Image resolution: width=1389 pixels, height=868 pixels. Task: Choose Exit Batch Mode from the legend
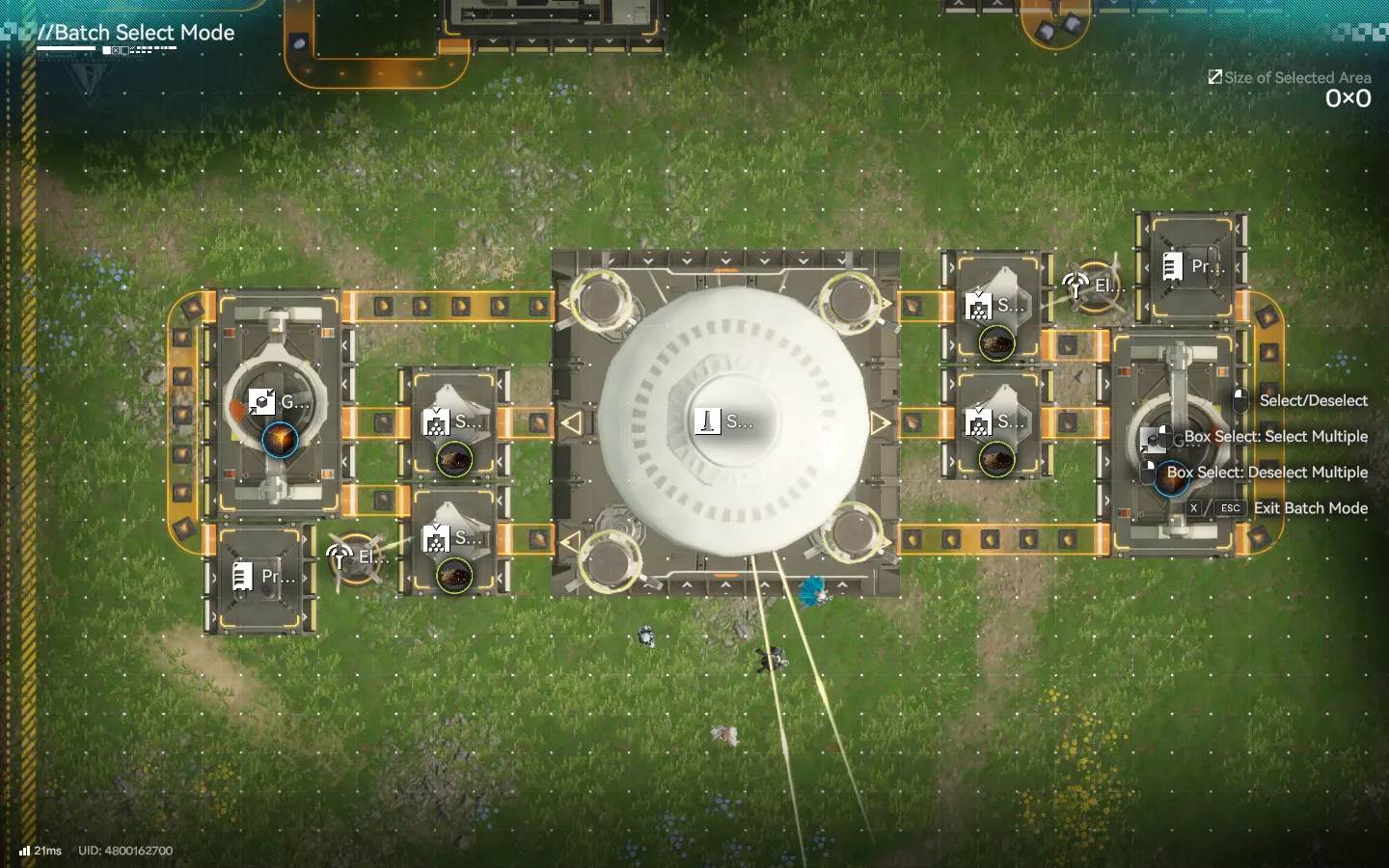pos(1312,508)
